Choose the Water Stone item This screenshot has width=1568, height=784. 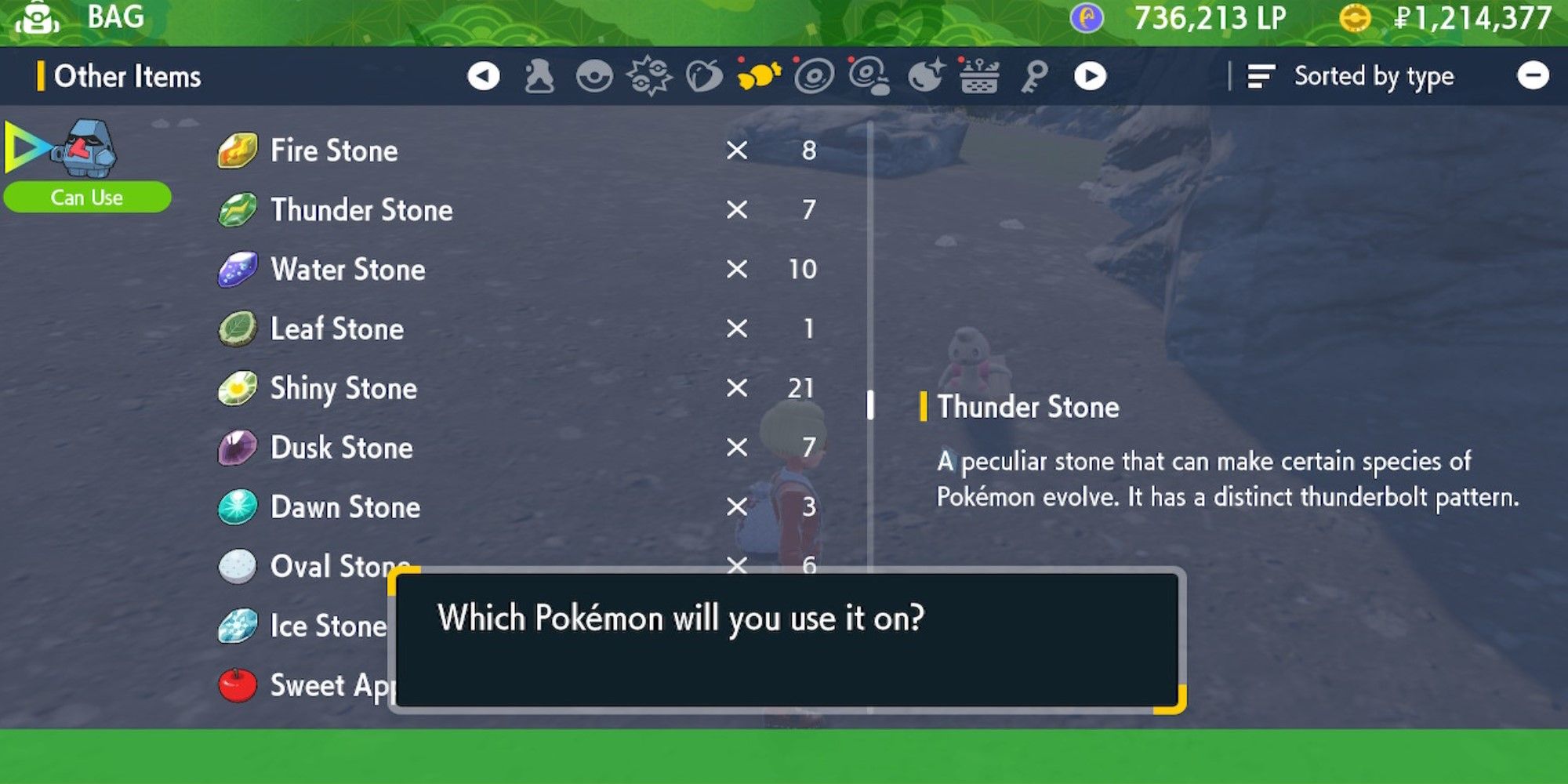(347, 270)
